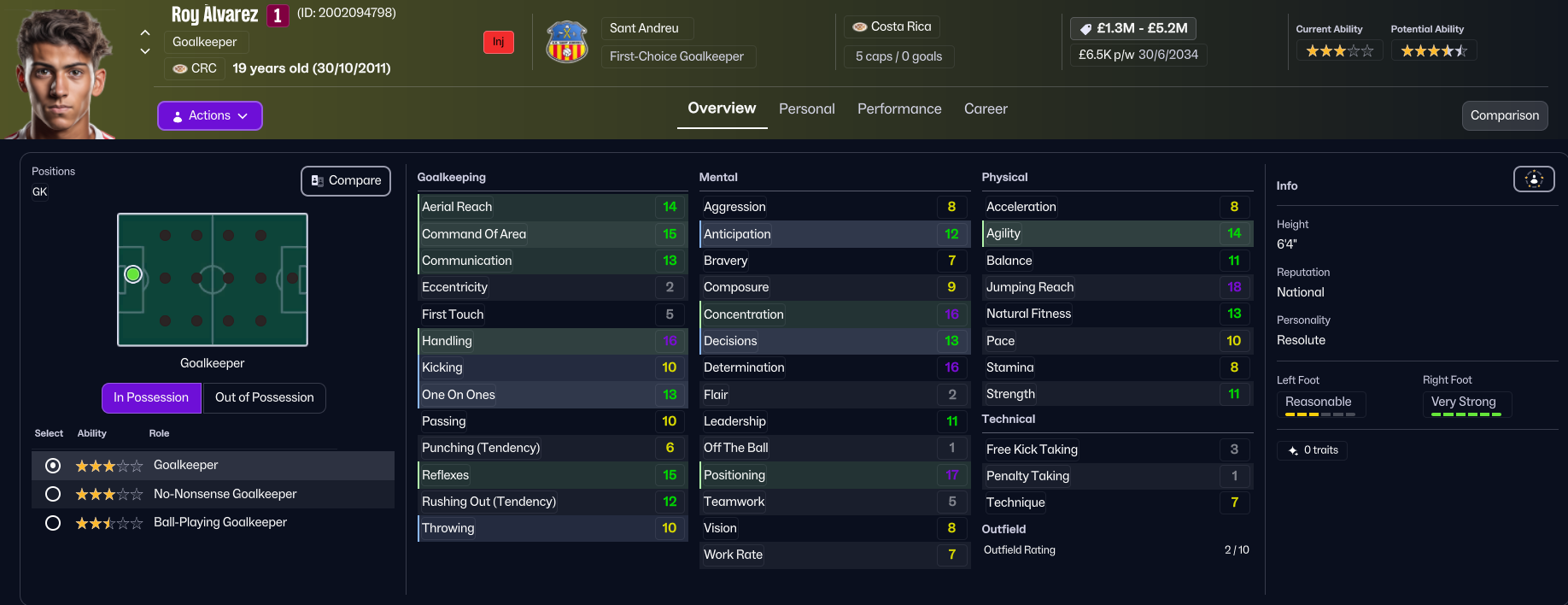Open the Performance tab
1568x605 pixels.
coord(899,109)
